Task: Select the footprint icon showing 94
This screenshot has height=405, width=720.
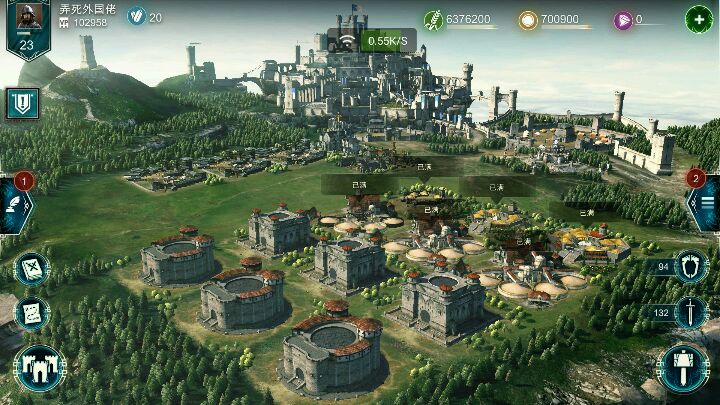Action: (x=689, y=267)
